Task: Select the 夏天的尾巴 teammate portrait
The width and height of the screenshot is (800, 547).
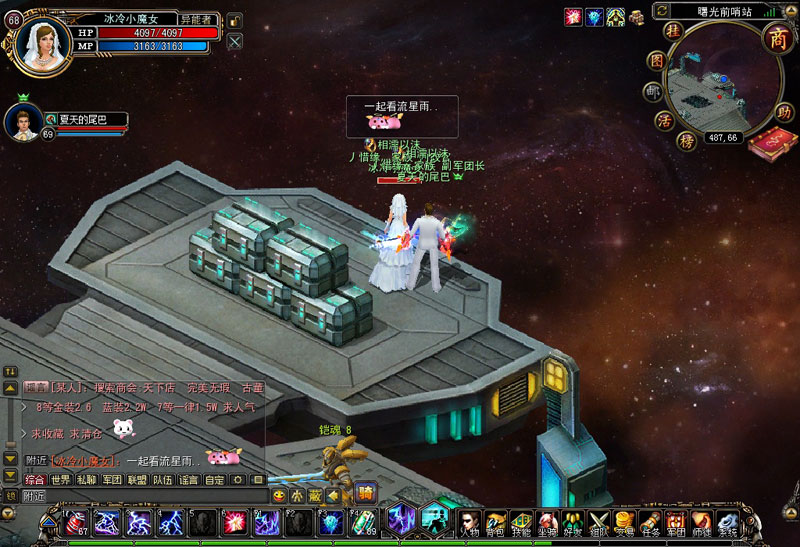Action: [22, 121]
